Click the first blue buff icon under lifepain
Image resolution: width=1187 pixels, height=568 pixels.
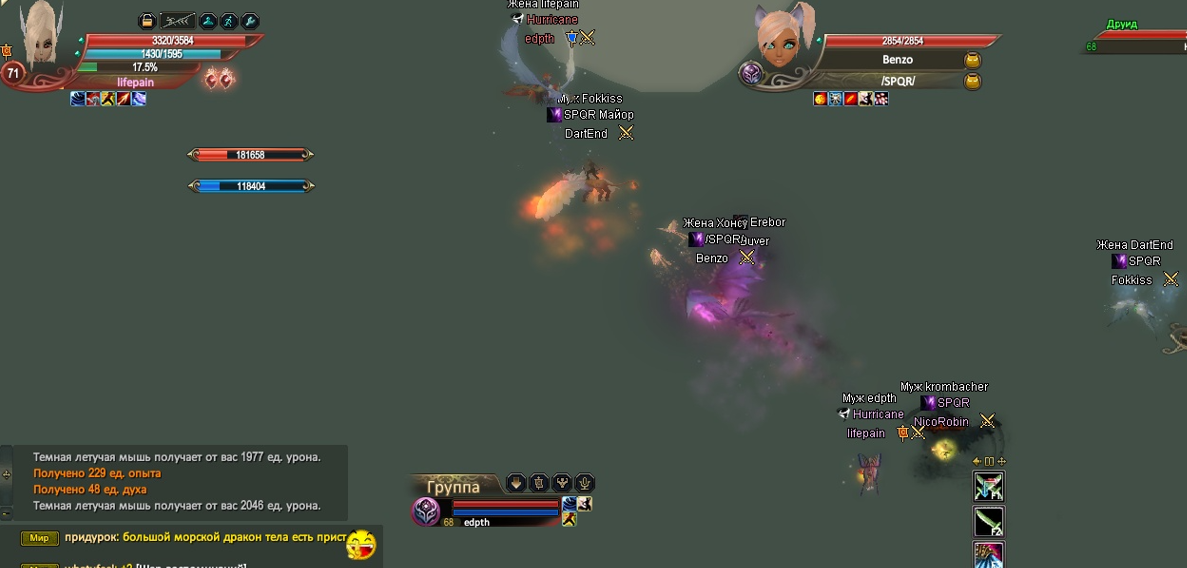pyautogui.click(x=78, y=99)
